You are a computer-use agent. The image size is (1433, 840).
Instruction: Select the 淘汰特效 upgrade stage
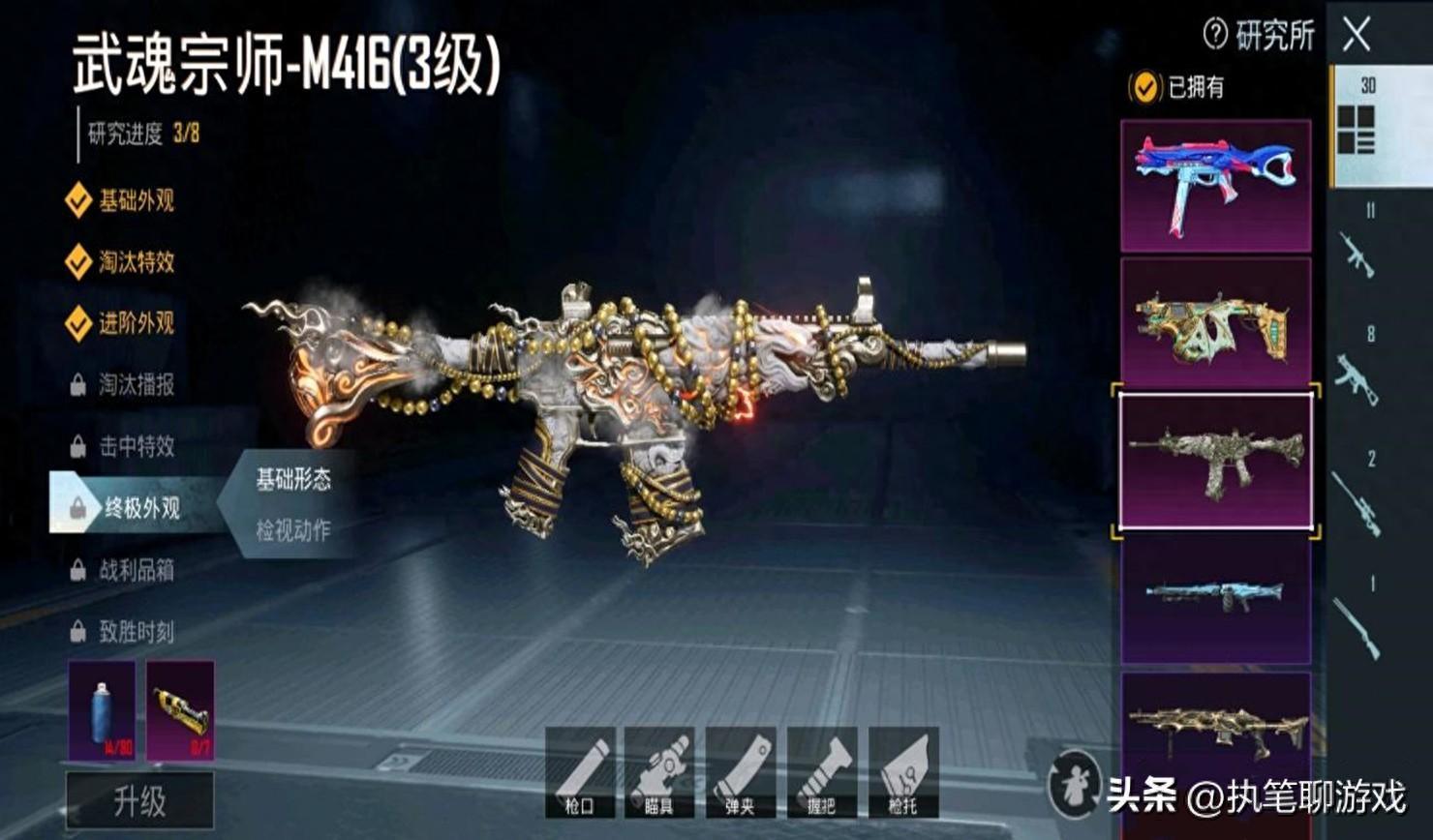tap(135, 262)
